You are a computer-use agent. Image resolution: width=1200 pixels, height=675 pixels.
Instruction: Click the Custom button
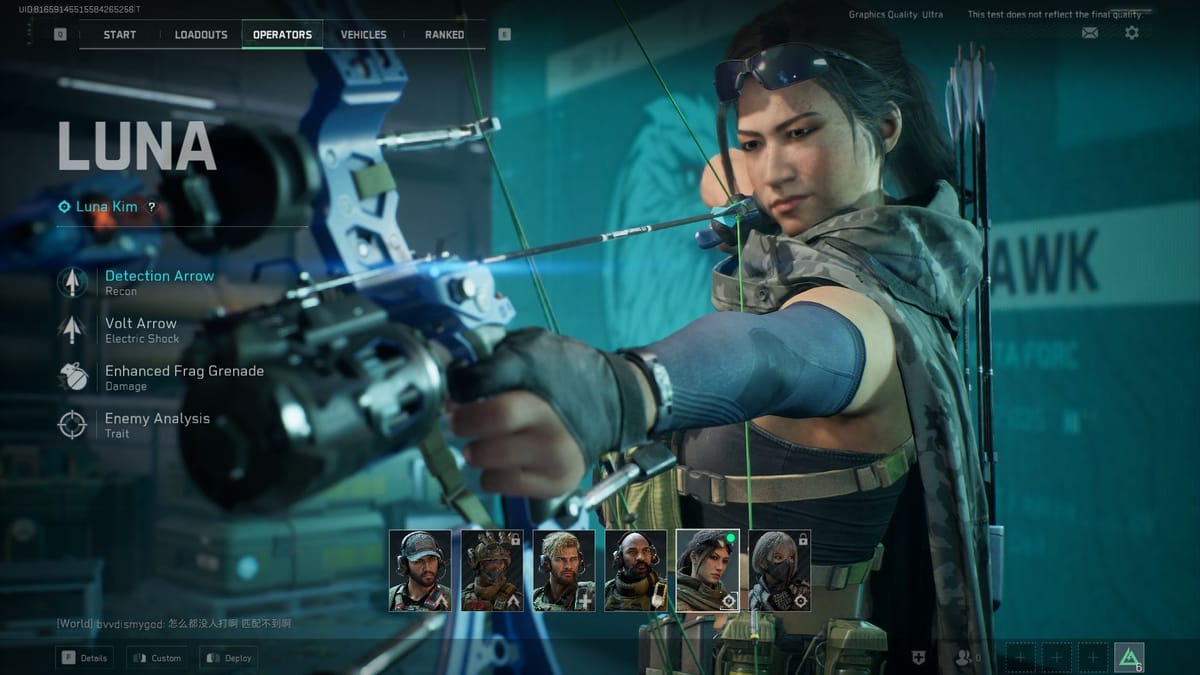157,658
